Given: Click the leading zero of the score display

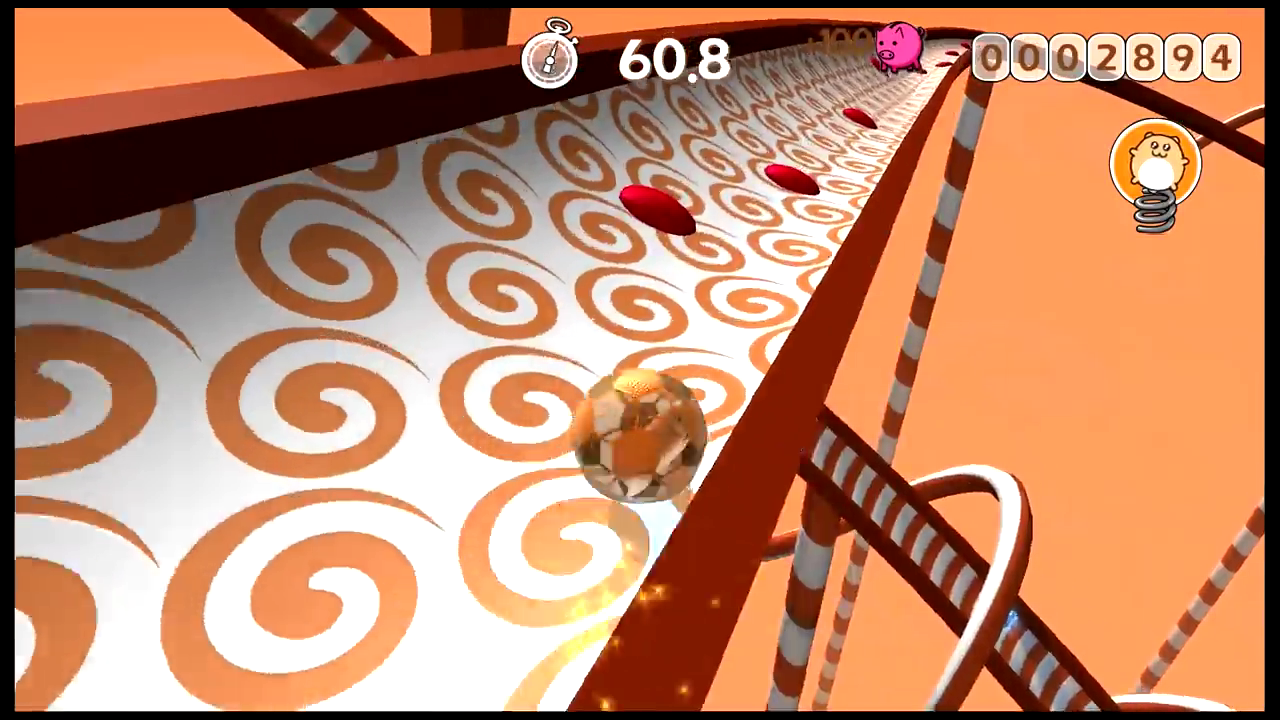Looking at the screenshot, I should point(990,57).
